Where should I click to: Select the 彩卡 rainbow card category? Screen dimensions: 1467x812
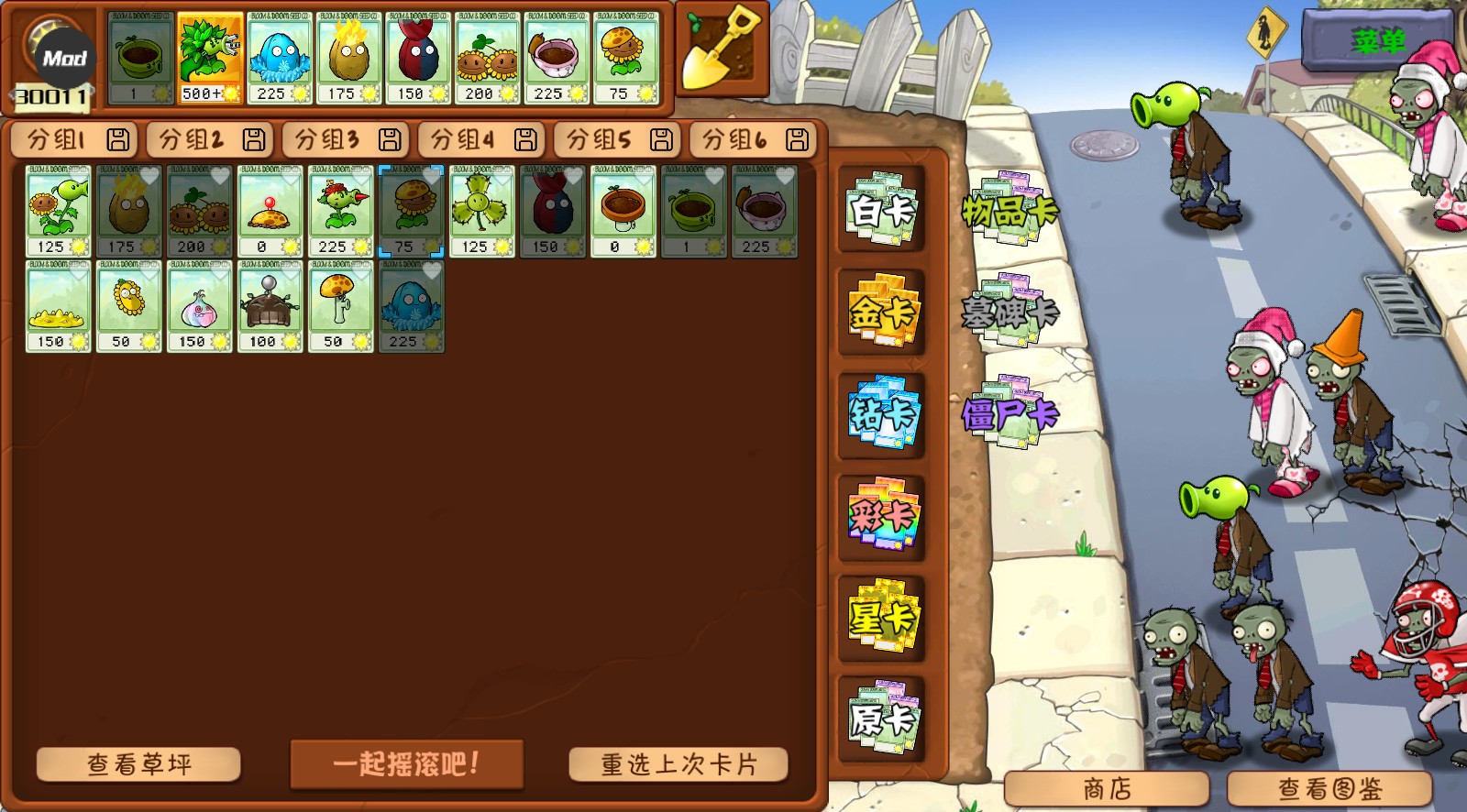pyautogui.click(x=881, y=517)
